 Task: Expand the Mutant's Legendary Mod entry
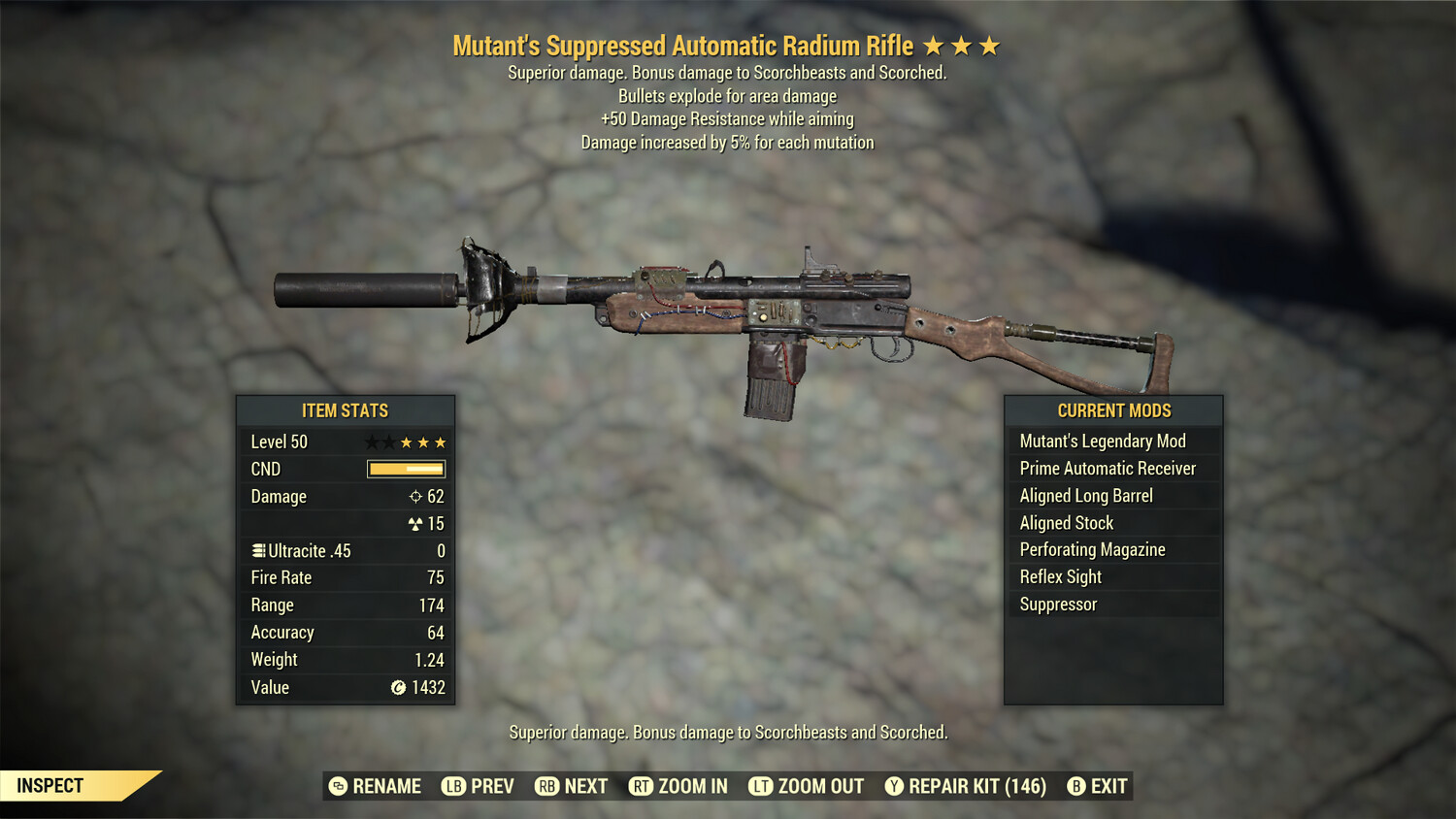pos(1102,441)
